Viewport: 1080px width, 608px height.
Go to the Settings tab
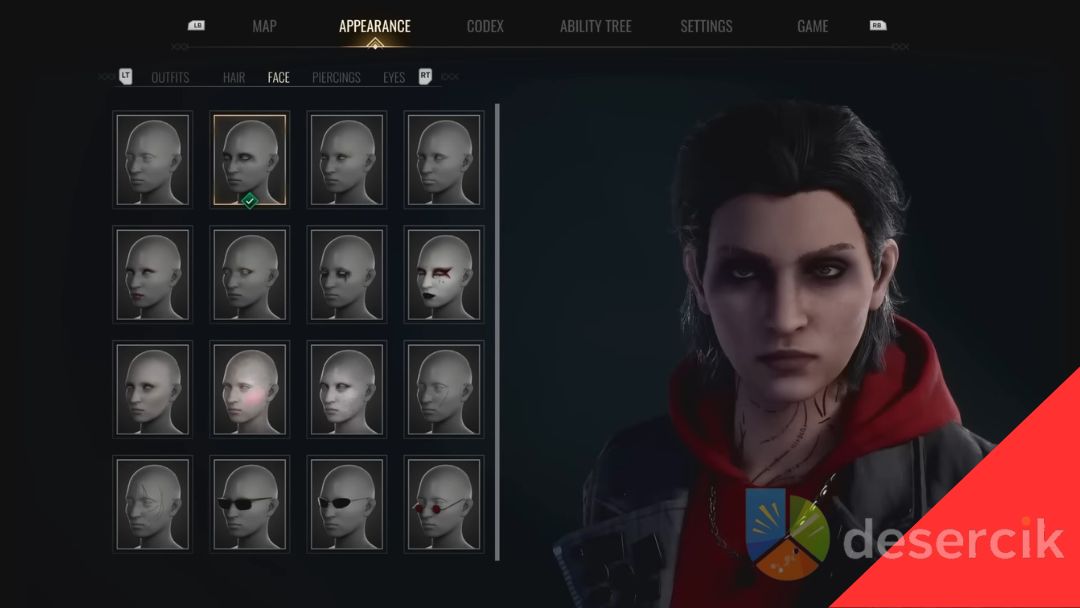tap(706, 27)
